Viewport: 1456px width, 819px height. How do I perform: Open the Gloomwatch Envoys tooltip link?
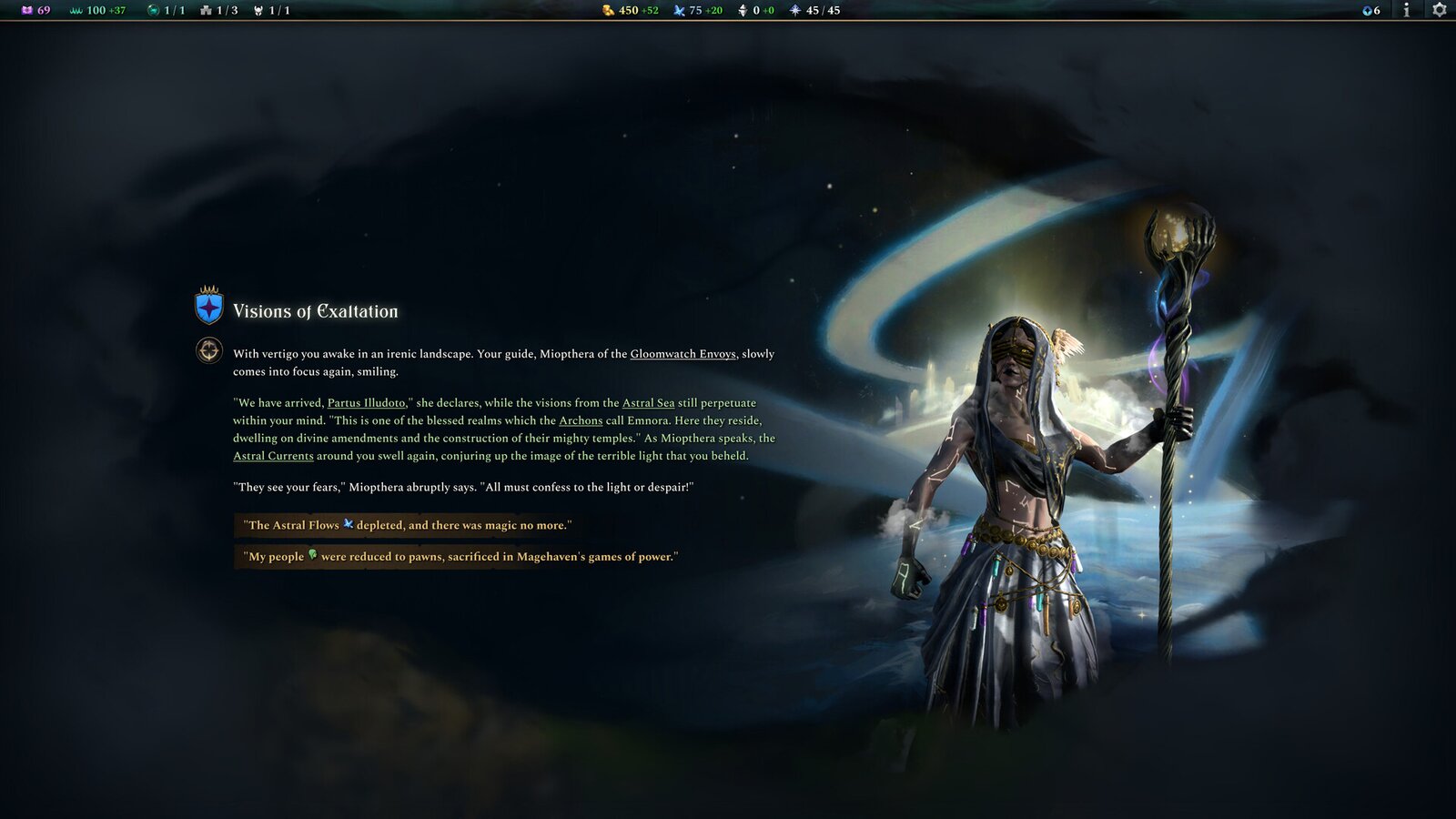tap(683, 354)
